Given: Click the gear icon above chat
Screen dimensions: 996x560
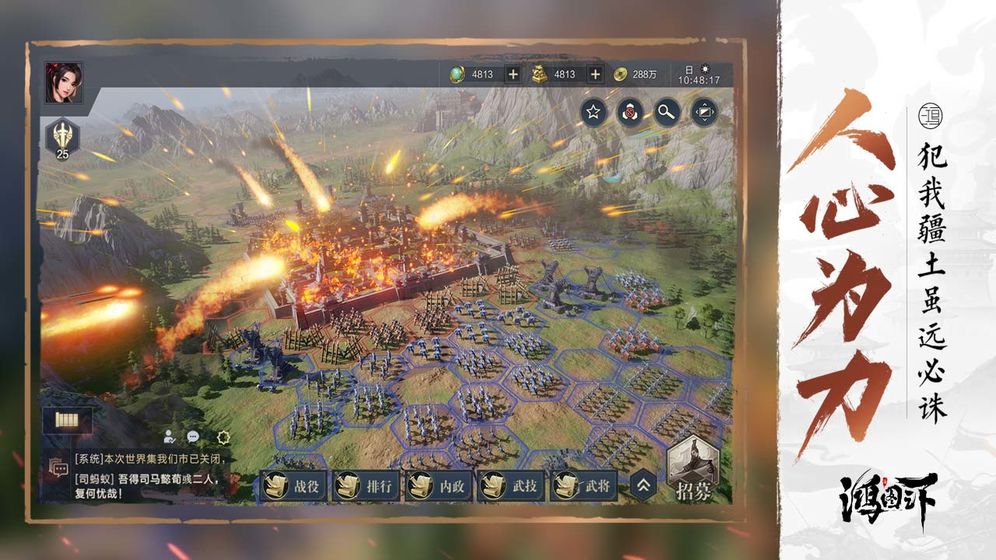Looking at the screenshot, I should tap(223, 437).
